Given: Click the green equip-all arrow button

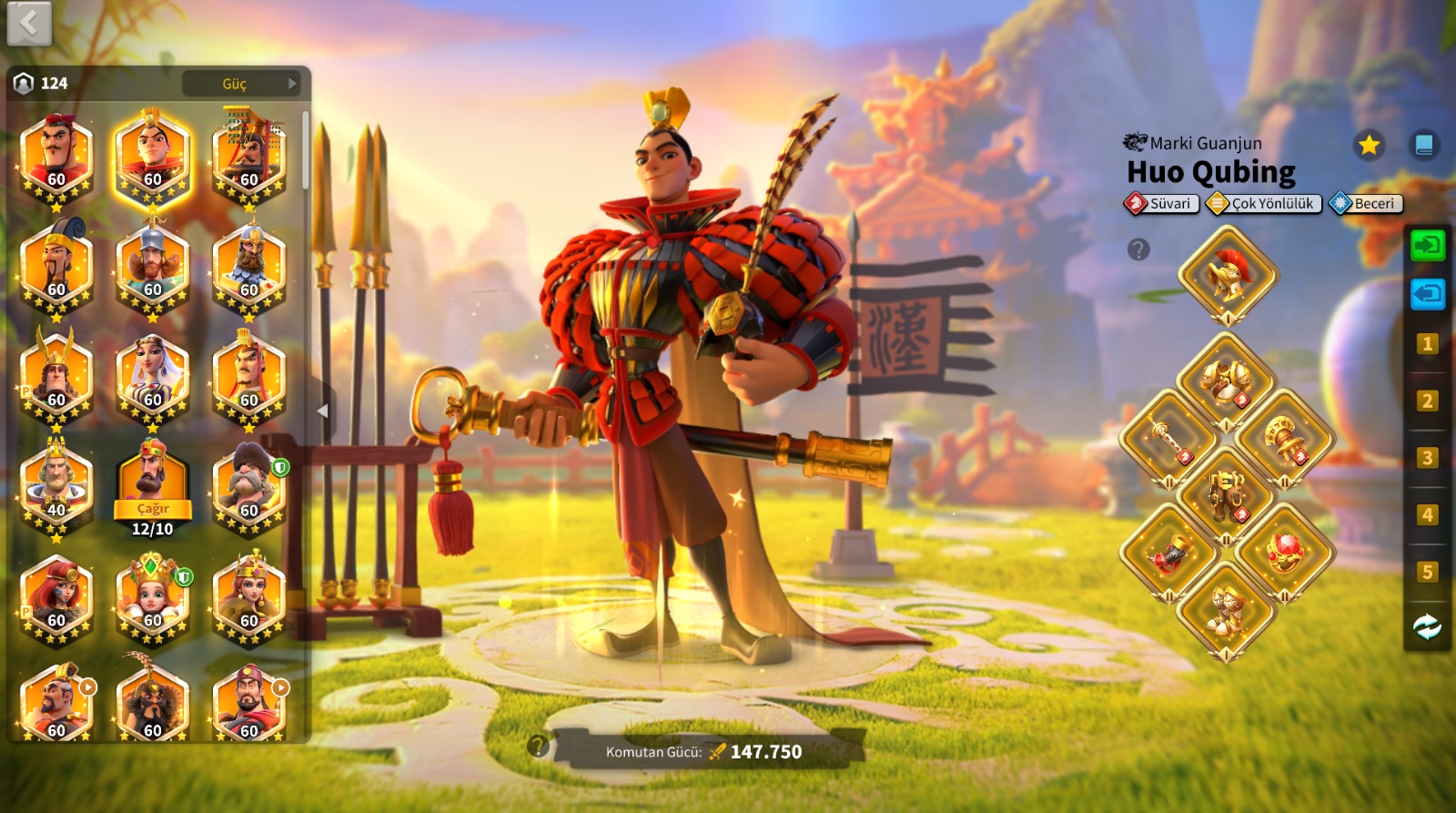Looking at the screenshot, I should tap(1427, 245).
